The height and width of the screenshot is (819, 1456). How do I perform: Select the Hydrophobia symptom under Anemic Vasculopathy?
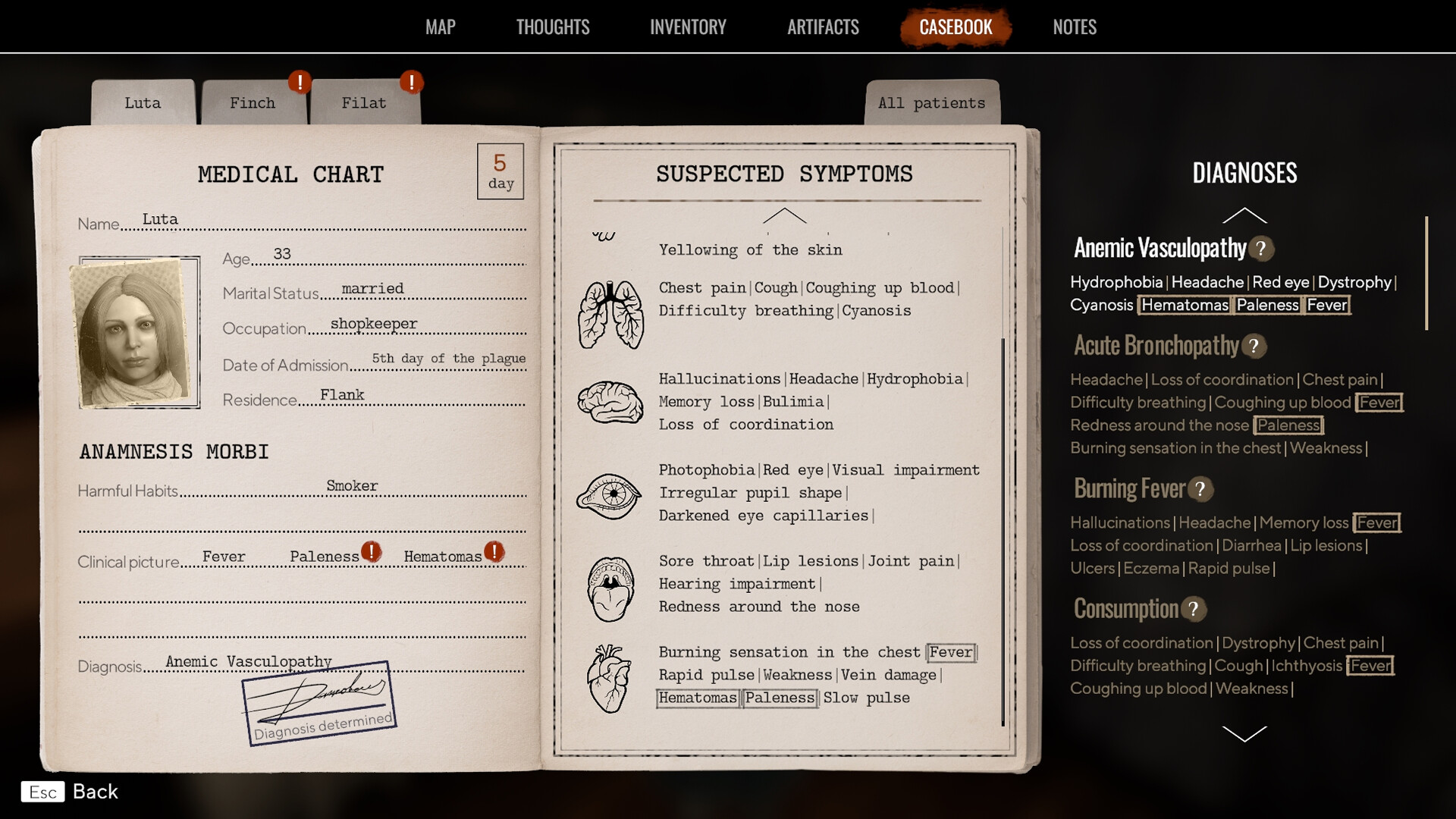(x=1115, y=281)
